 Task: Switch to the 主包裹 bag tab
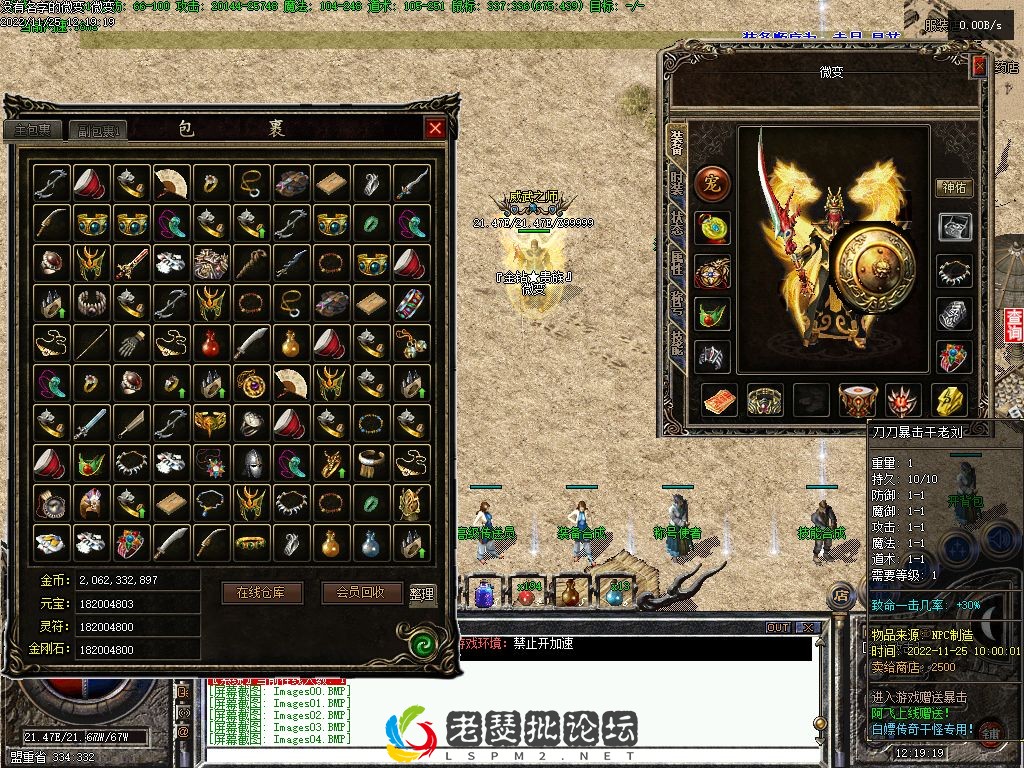[33, 130]
